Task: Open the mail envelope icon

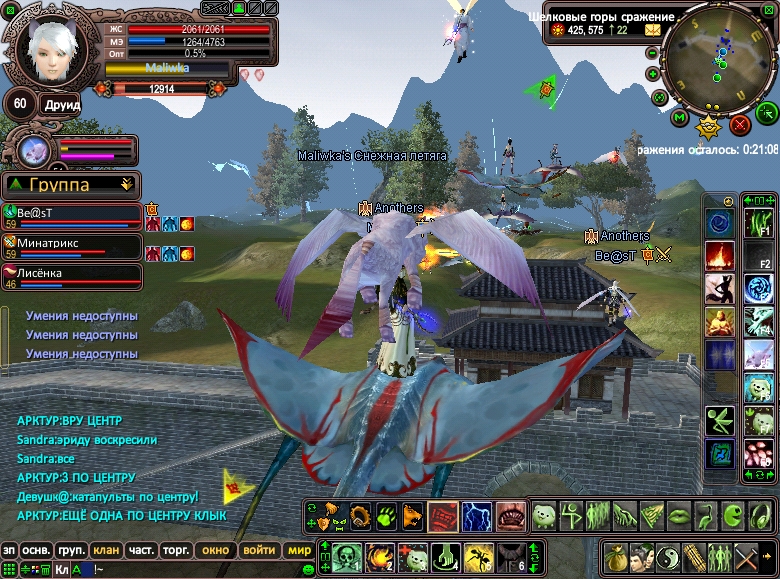Action: coord(653,30)
